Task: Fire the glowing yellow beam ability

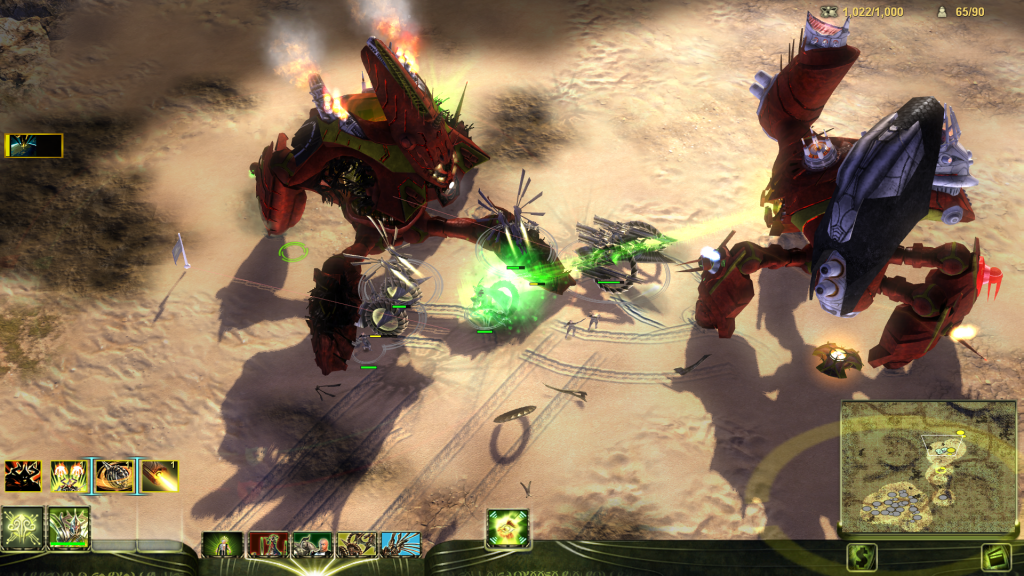Action: pos(160,476)
